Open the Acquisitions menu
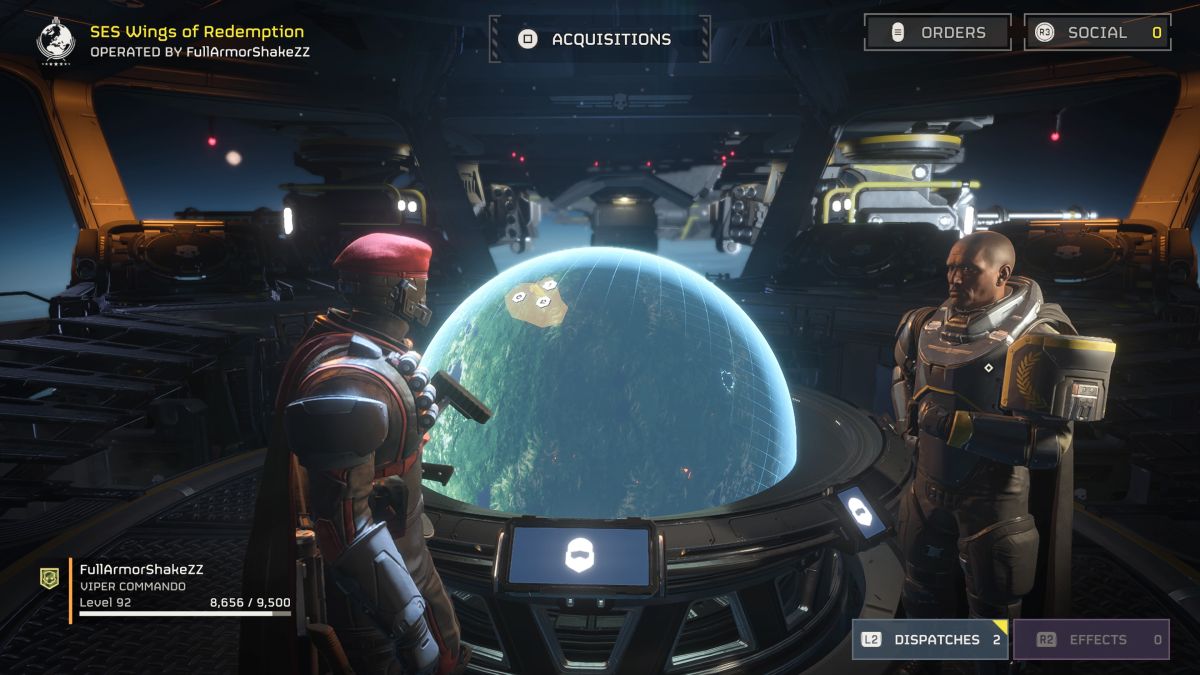 (600, 39)
